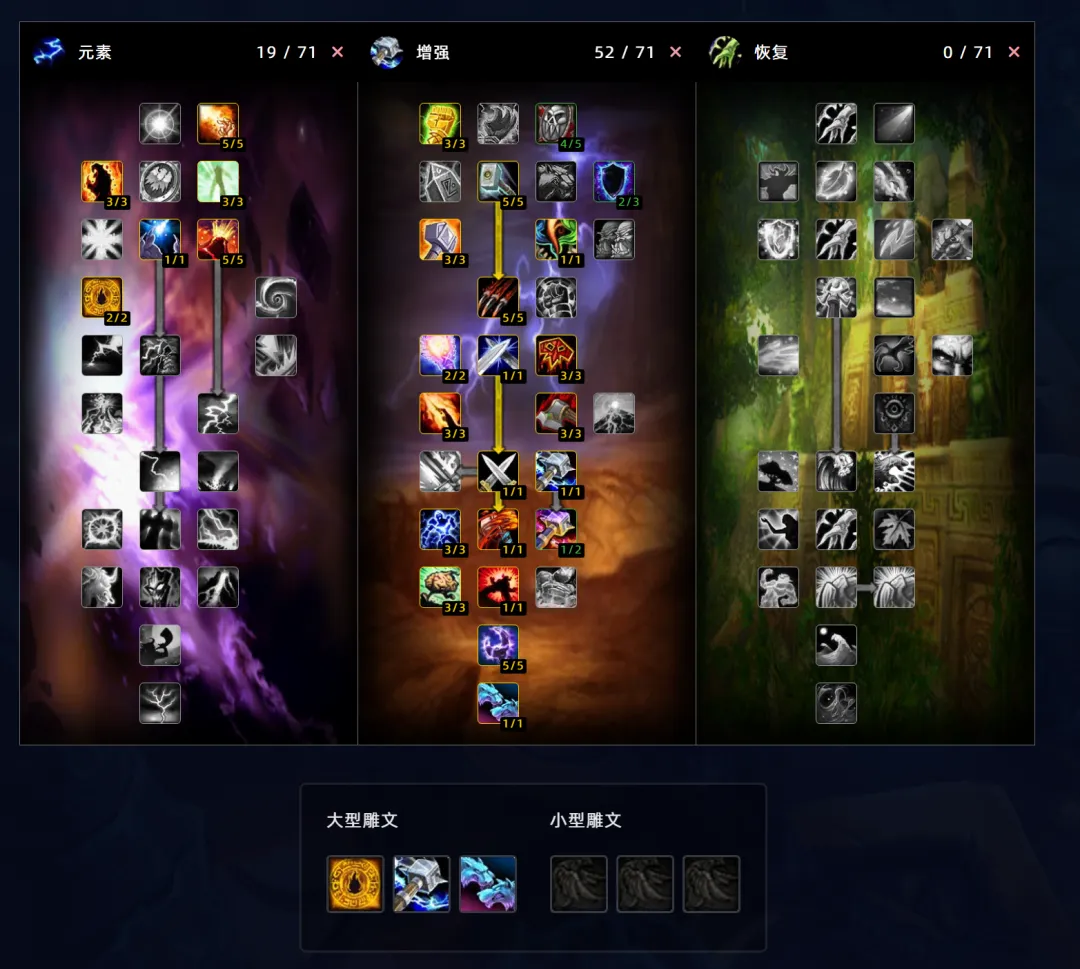Screen dimensions: 1080x969
Task: Click the X beside 恢复 0 / 71
Action: (x=1014, y=52)
